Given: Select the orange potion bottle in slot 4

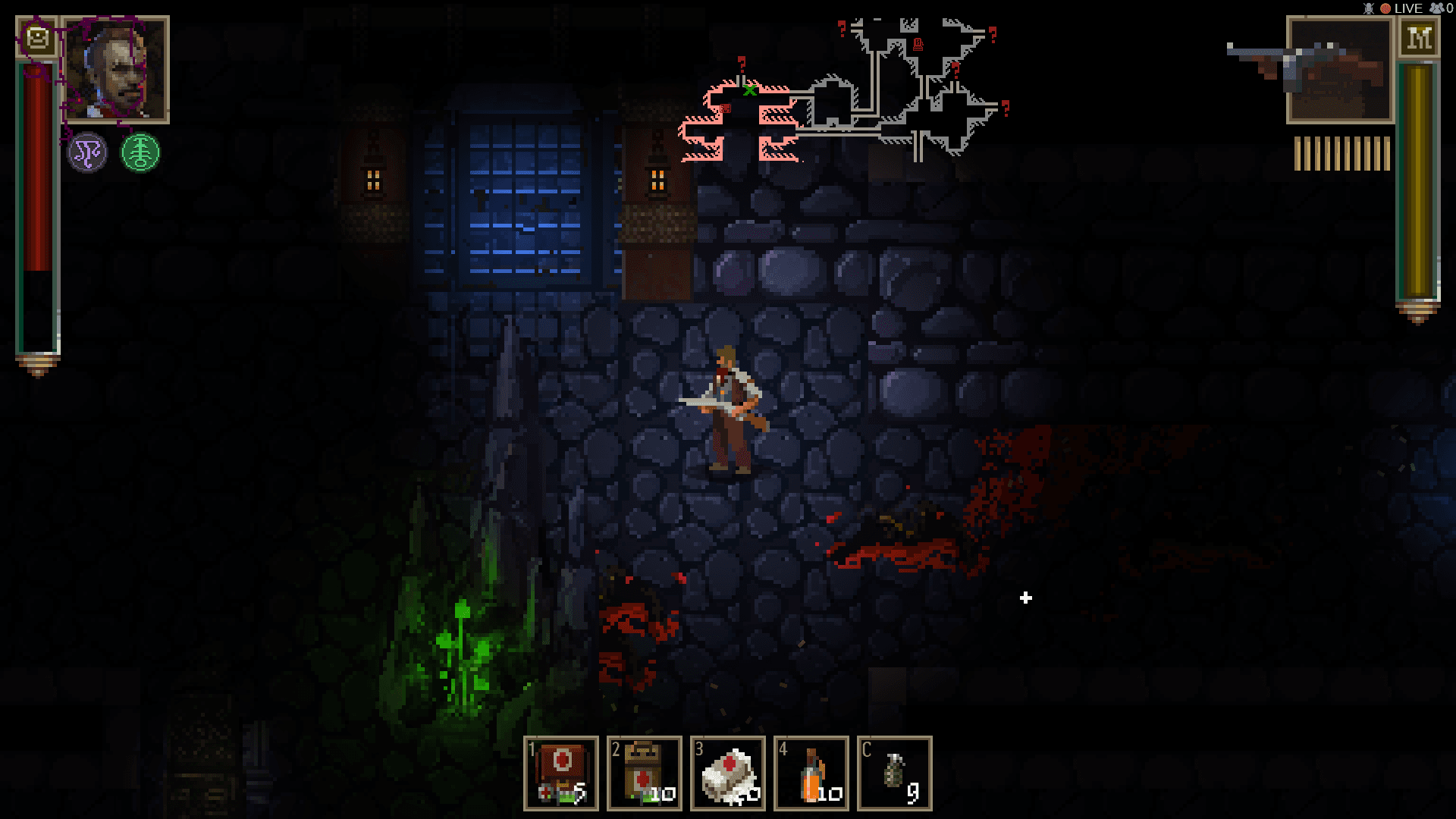Looking at the screenshot, I should pos(811,773).
